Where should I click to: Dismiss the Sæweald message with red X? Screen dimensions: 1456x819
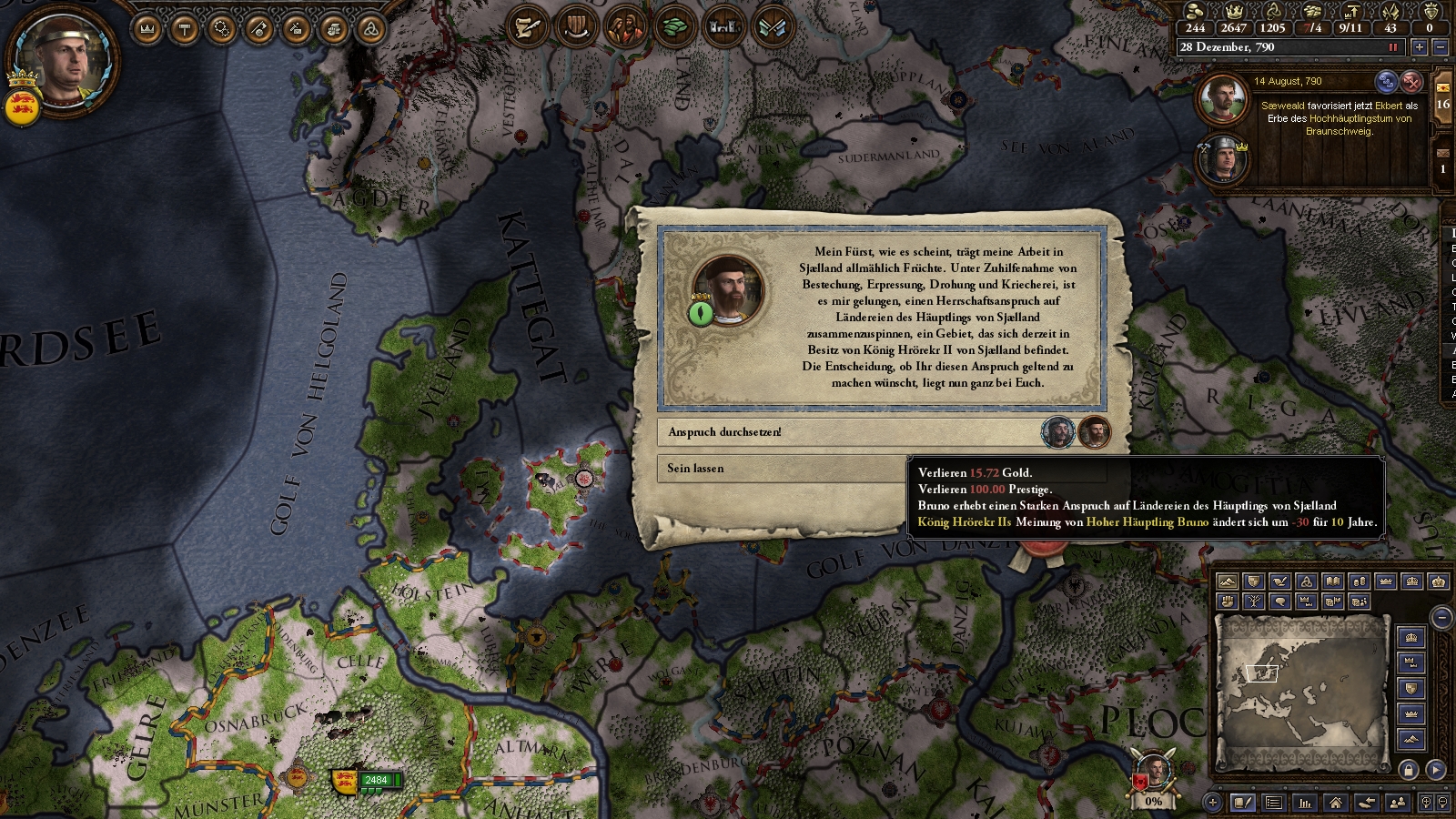point(1411,82)
